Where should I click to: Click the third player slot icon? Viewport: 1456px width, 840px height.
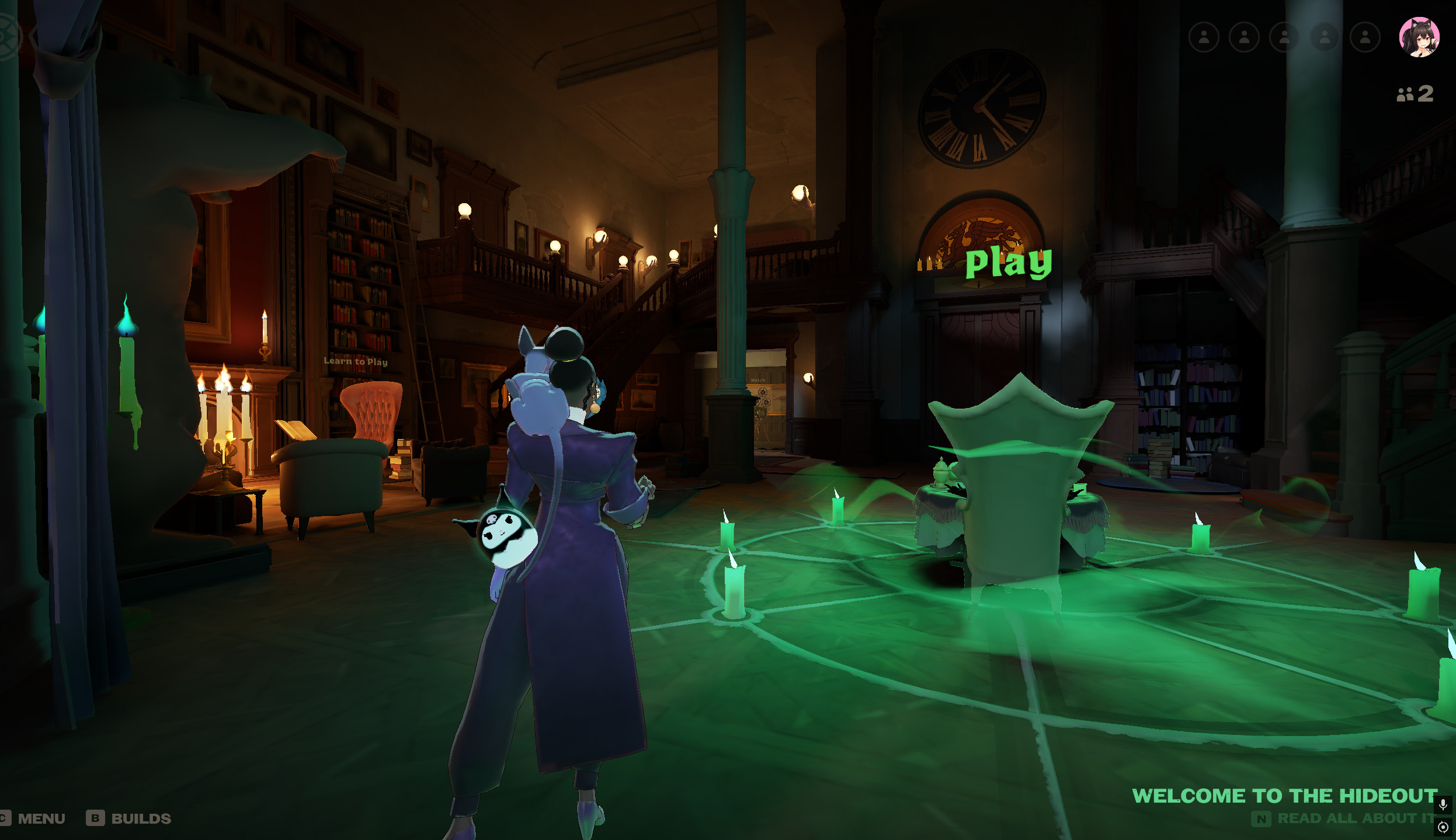click(x=1284, y=36)
